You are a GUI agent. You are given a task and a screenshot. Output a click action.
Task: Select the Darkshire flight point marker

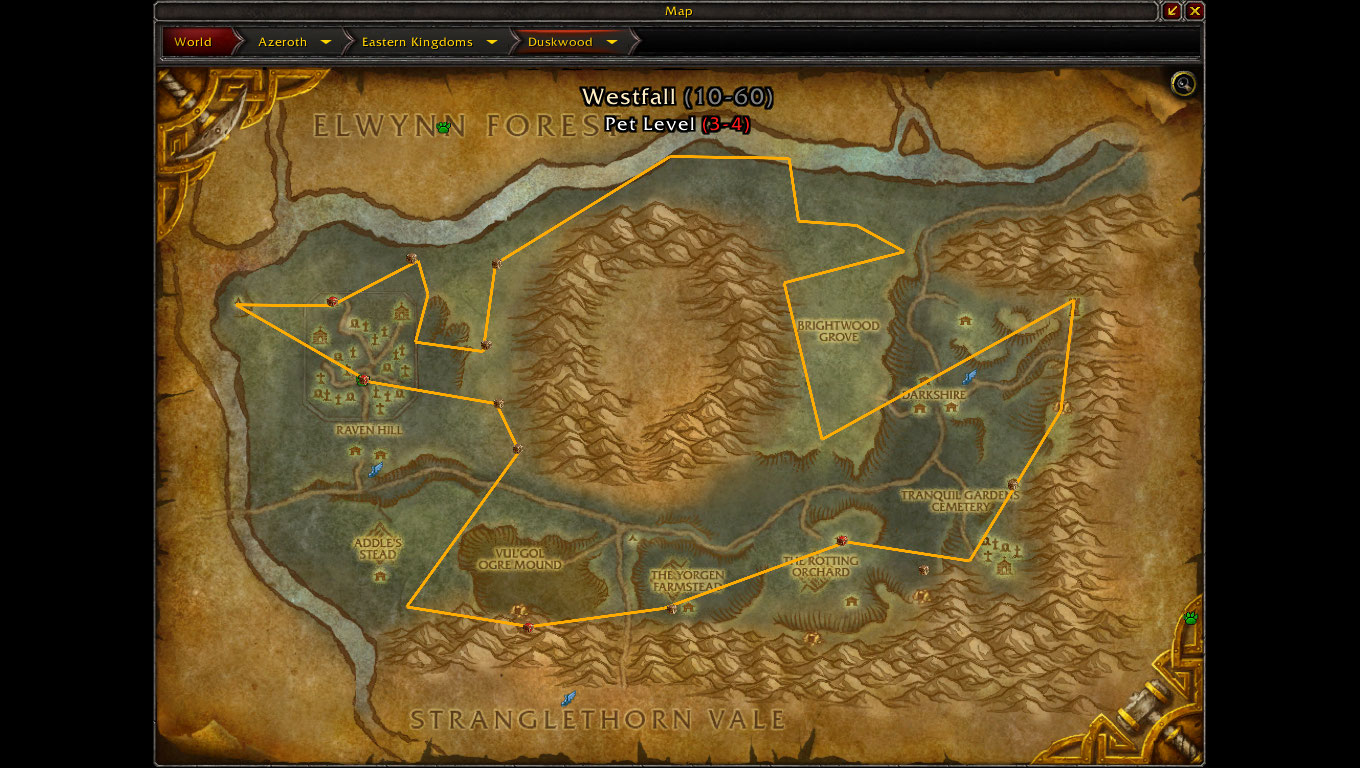point(968,377)
